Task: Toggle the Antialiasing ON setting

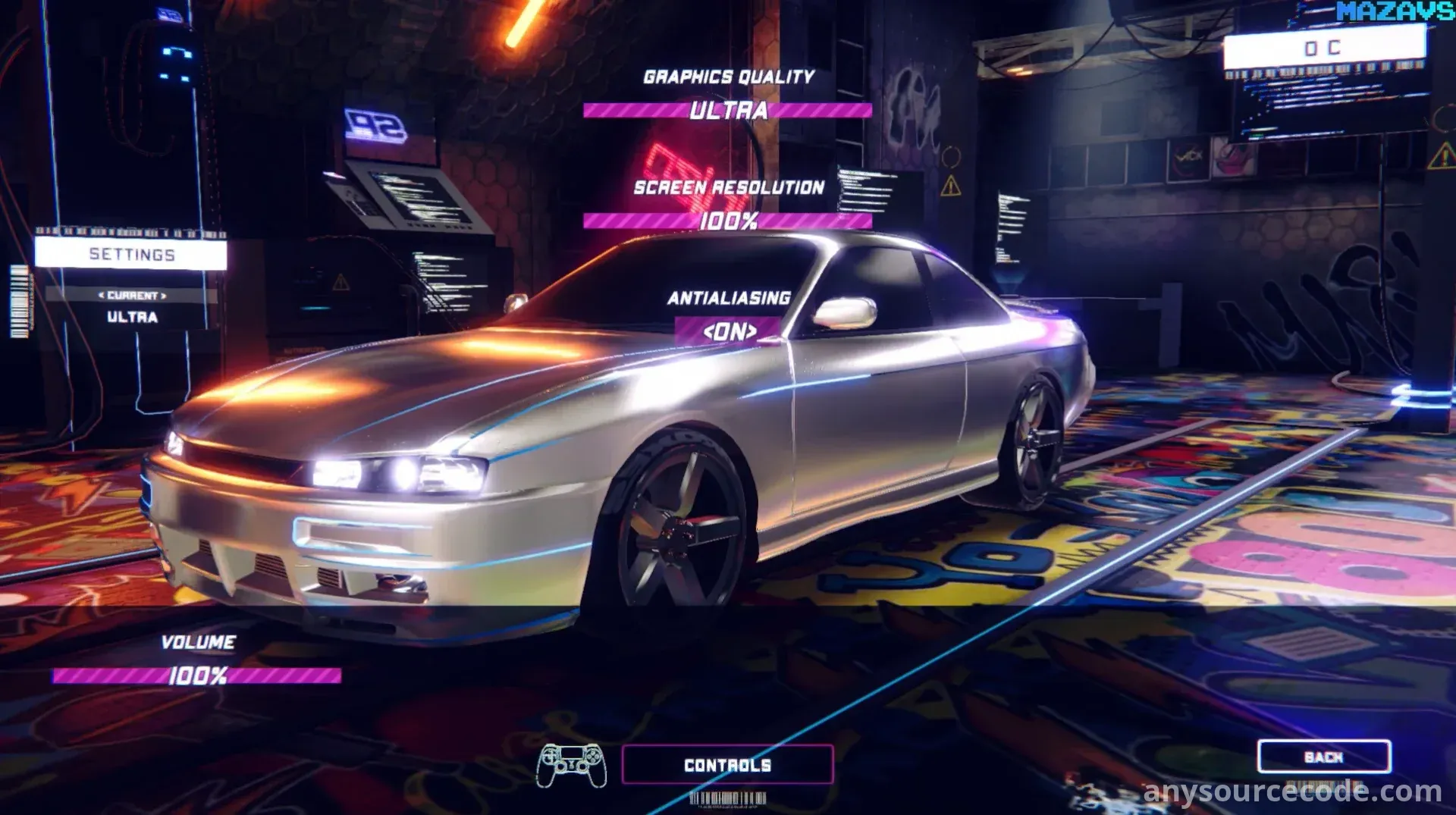Action: (729, 331)
